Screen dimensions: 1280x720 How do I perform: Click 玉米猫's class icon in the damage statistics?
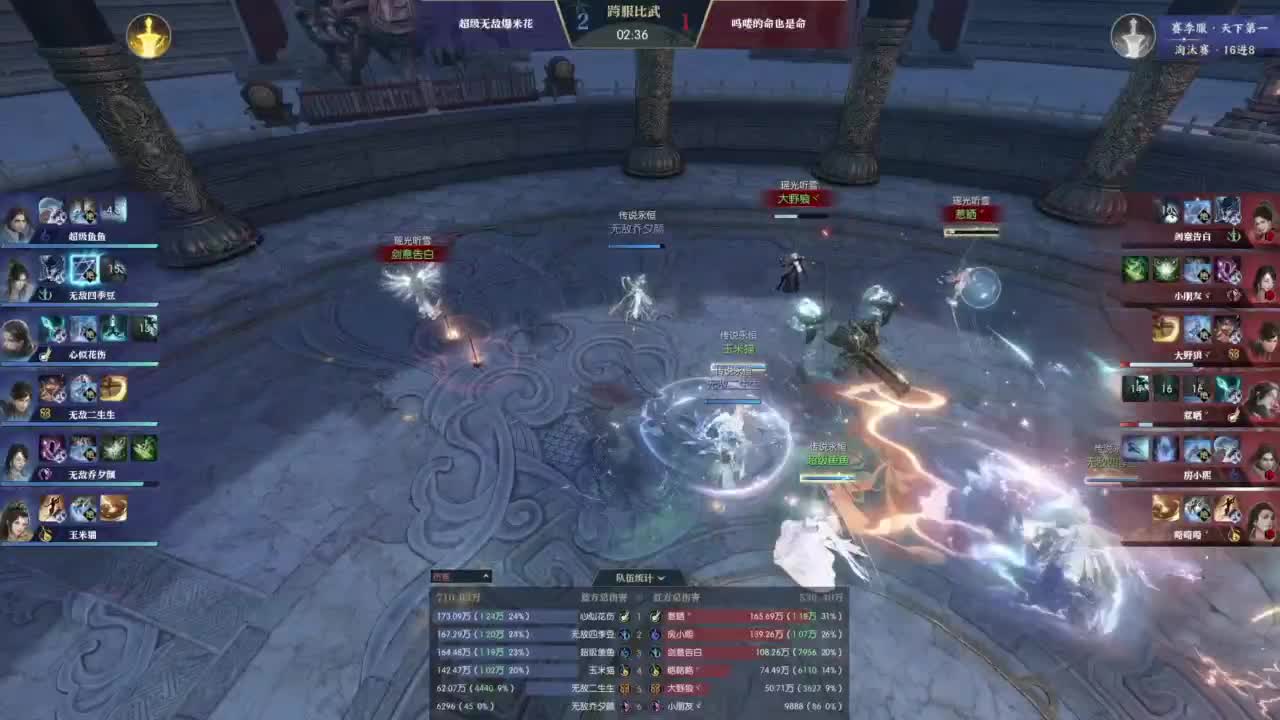pyautogui.click(x=625, y=669)
